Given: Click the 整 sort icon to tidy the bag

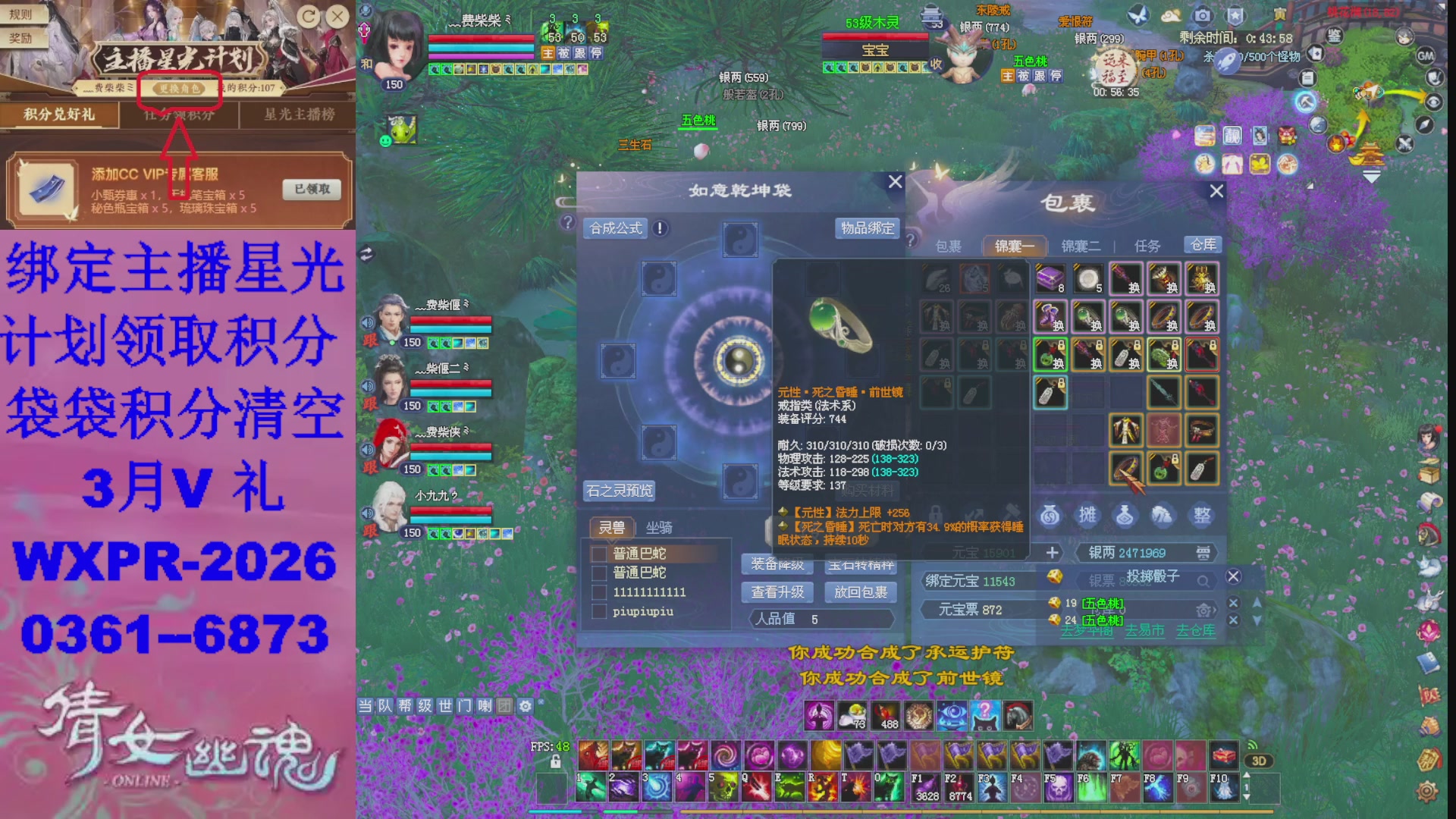Looking at the screenshot, I should (1202, 516).
